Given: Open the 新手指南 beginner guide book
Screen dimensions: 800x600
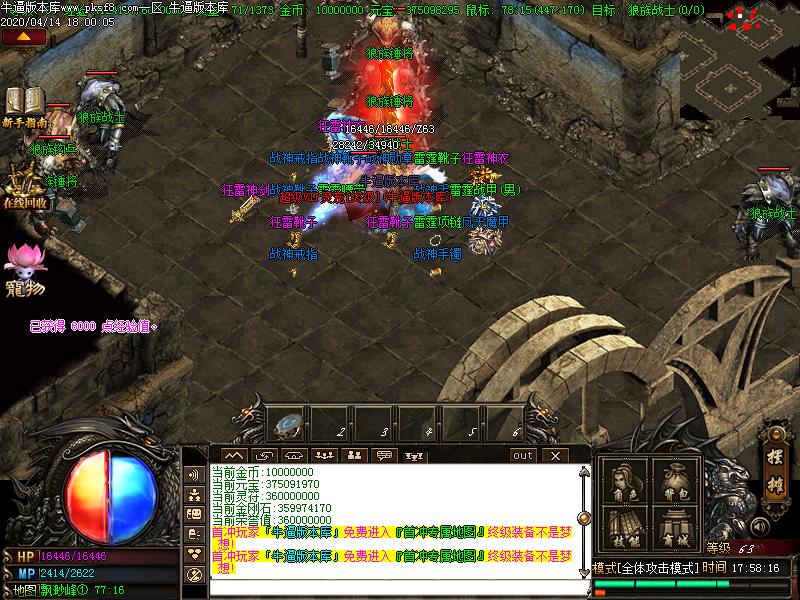Looking at the screenshot, I should pos(21,105).
